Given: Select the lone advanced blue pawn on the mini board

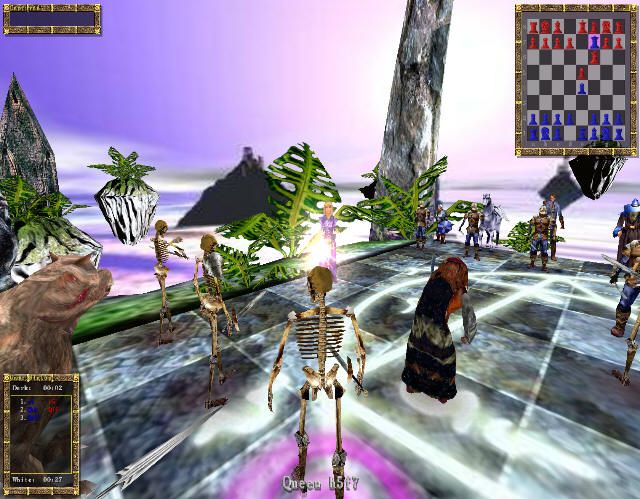Looking at the screenshot, I should coord(581,88).
